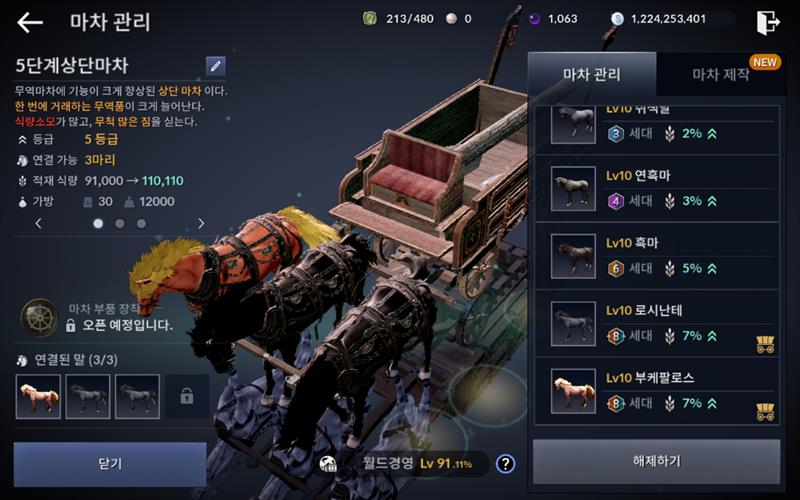Screen dimensions: 800x500
Task: Switch to the 마차 제작 tab
Action: [720, 75]
